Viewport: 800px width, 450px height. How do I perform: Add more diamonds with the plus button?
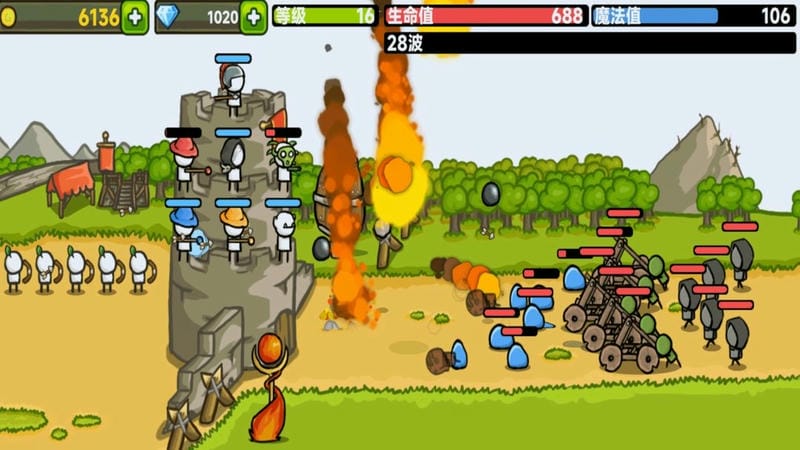coord(254,17)
